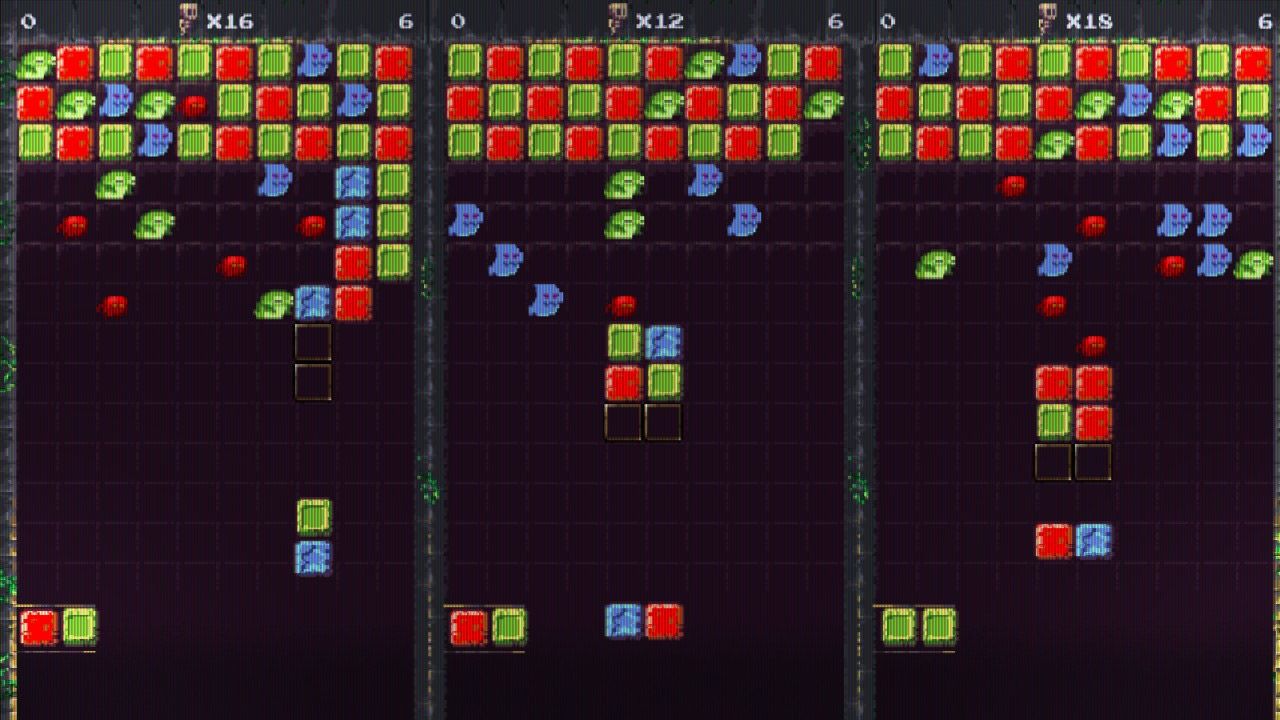Image resolution: width=1280 pixels, height=720 pixels.
Task: Click the X12 multiplier torch icon
Action: tap(618, 17)
